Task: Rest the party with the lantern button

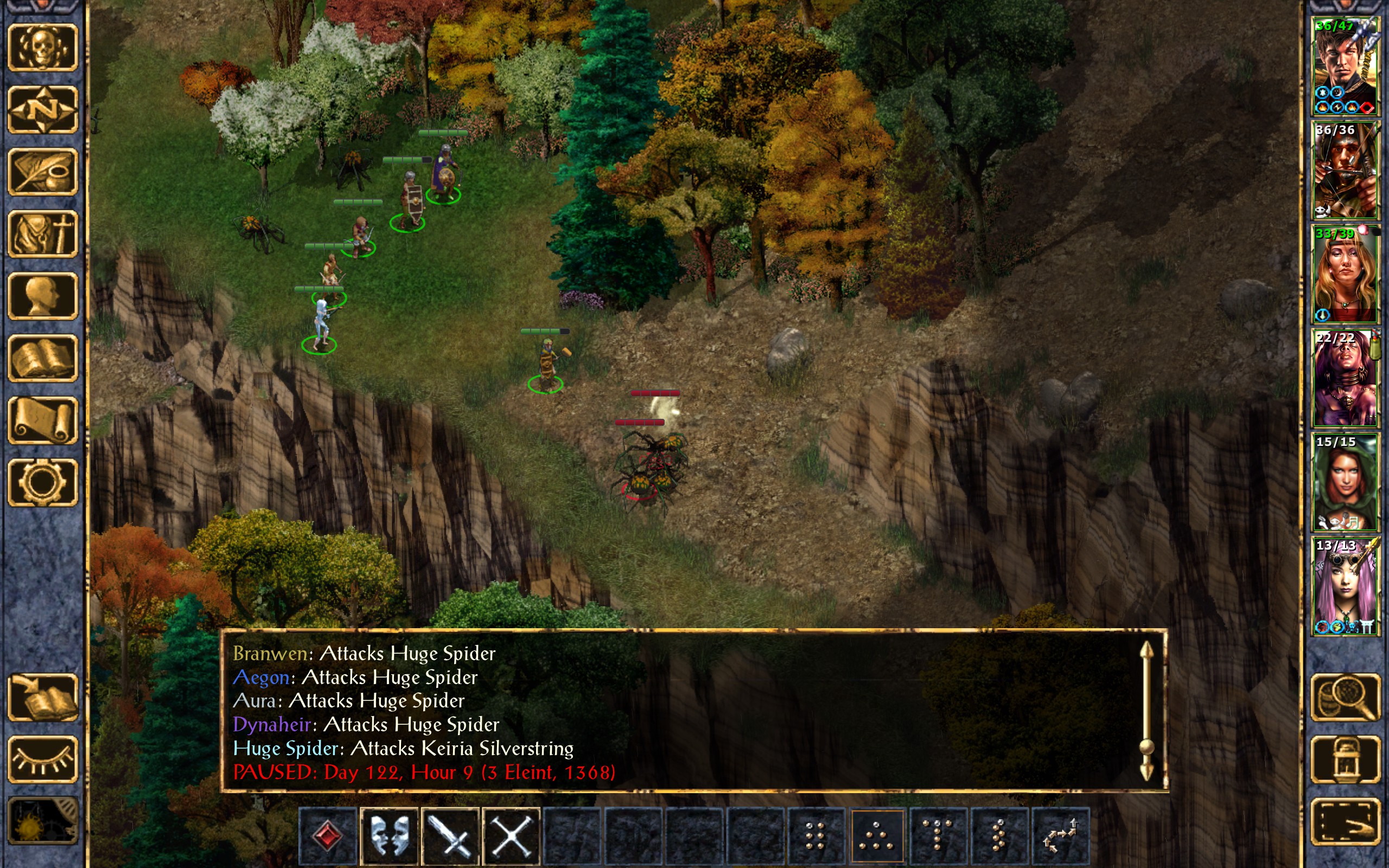Action: [1345, 759]
